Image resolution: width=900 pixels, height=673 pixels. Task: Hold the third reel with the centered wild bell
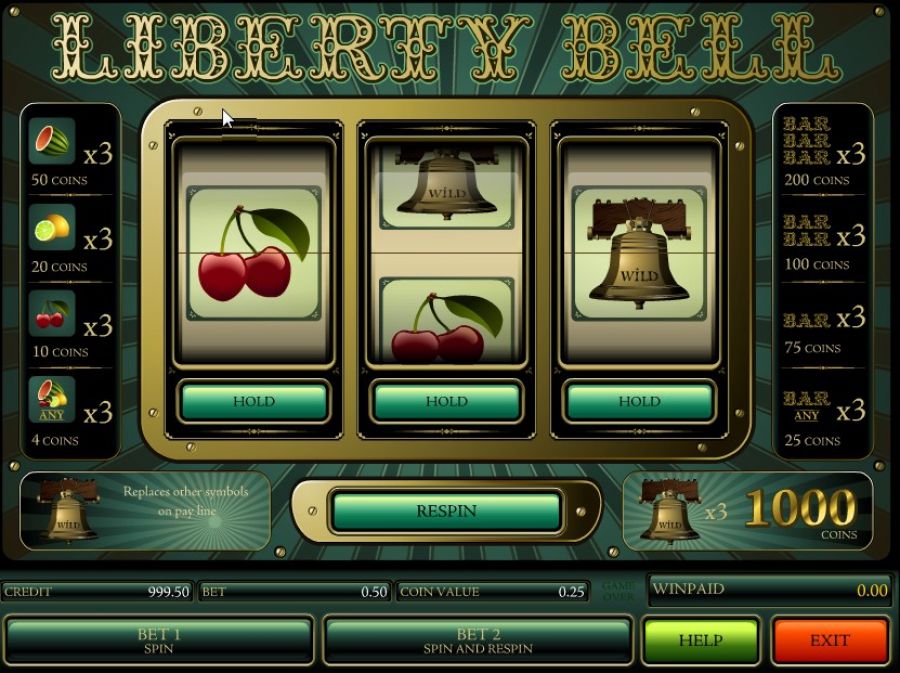point(639,402)
